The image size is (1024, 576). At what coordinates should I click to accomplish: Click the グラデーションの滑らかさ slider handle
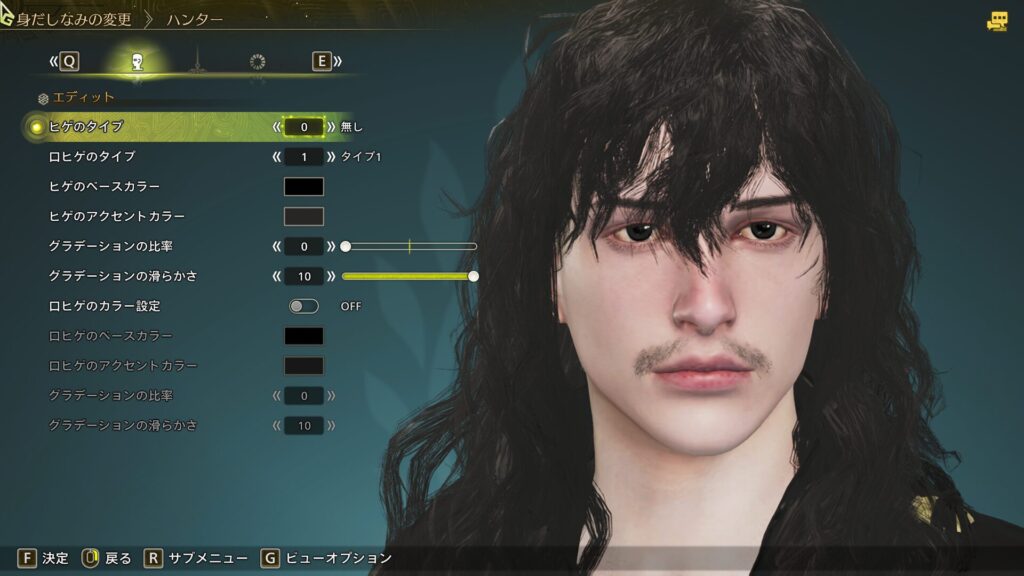coord(473,276)
